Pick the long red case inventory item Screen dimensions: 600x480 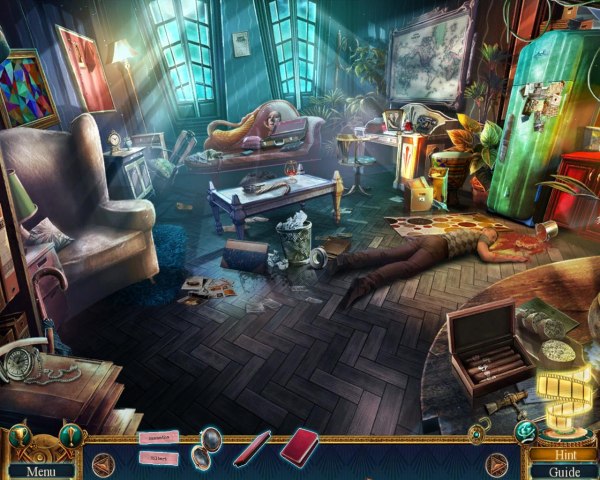pos(252,447)
